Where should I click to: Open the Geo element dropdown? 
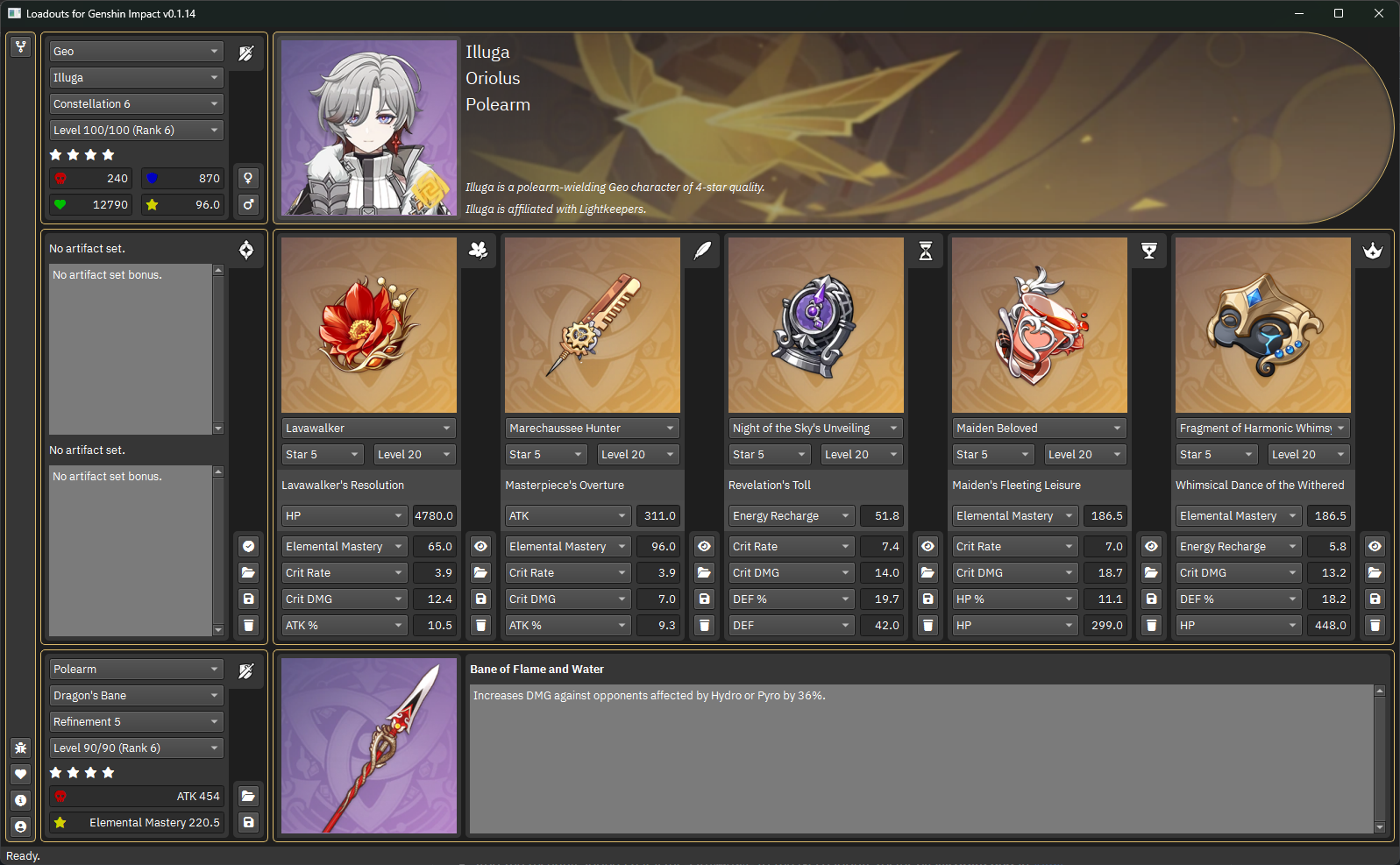pos(136,52)
